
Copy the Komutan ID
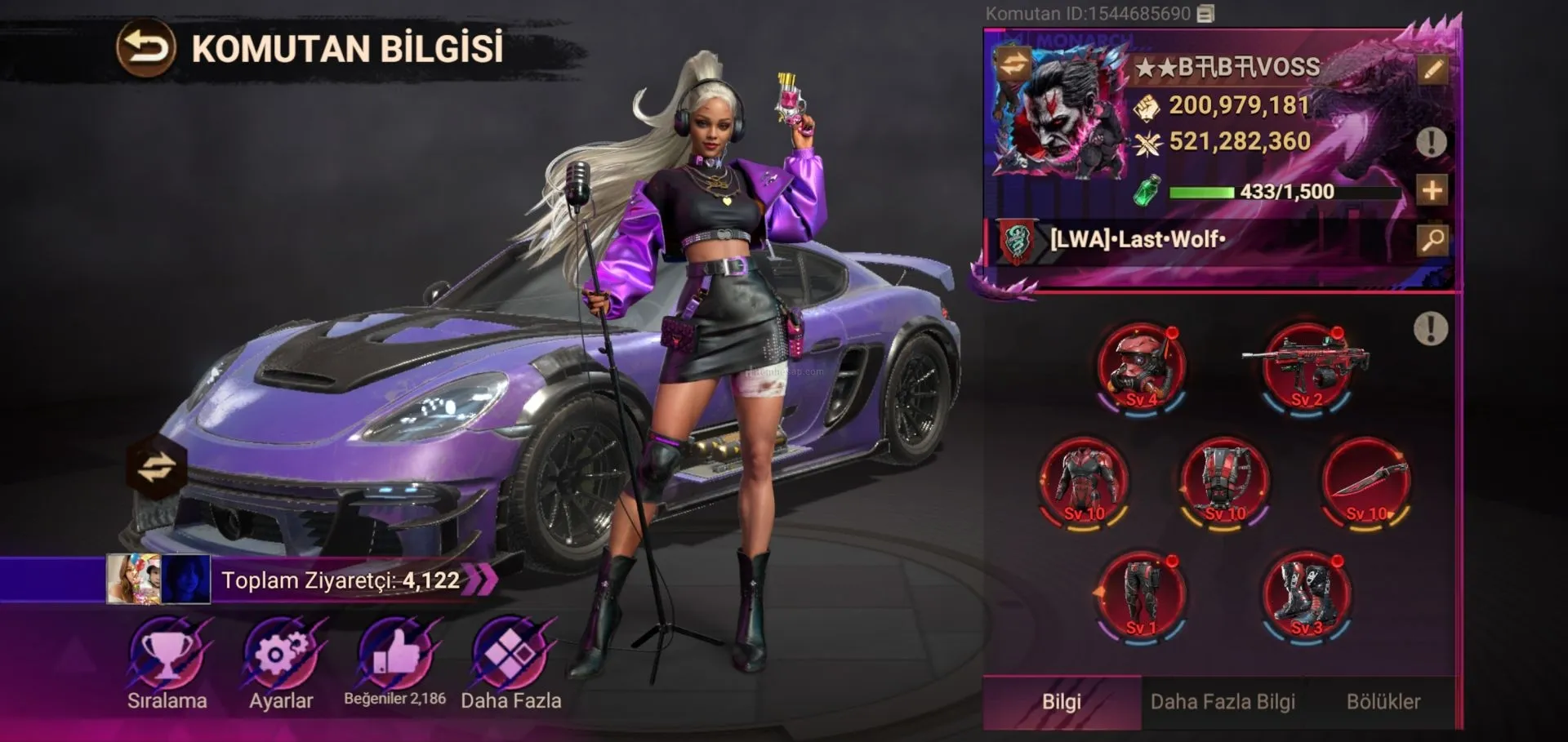1206,14
